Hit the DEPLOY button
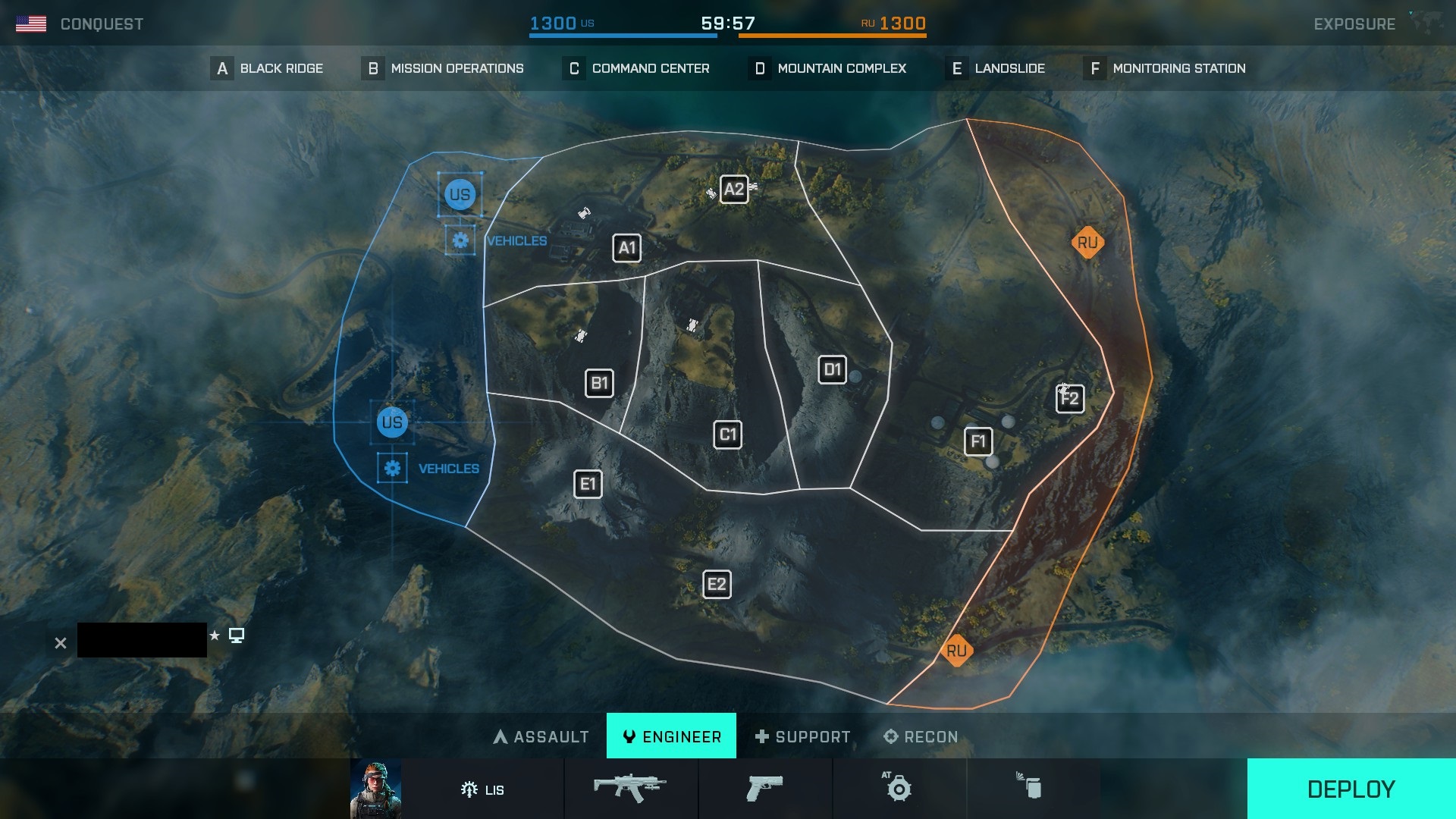The image size is (1456, 819). [1351, 789]
